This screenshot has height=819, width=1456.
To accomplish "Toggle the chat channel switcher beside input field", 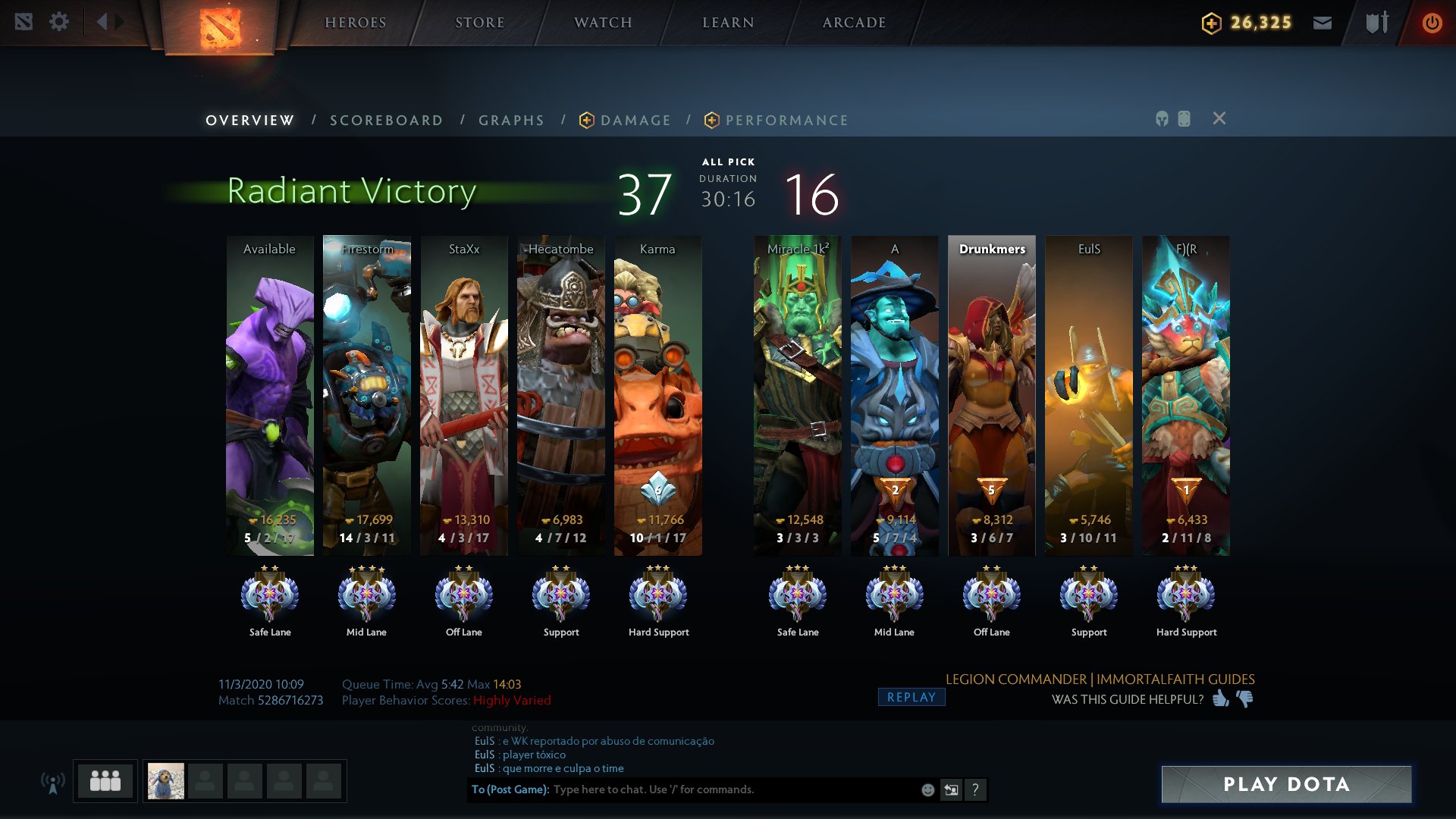I will pos(951,789).
